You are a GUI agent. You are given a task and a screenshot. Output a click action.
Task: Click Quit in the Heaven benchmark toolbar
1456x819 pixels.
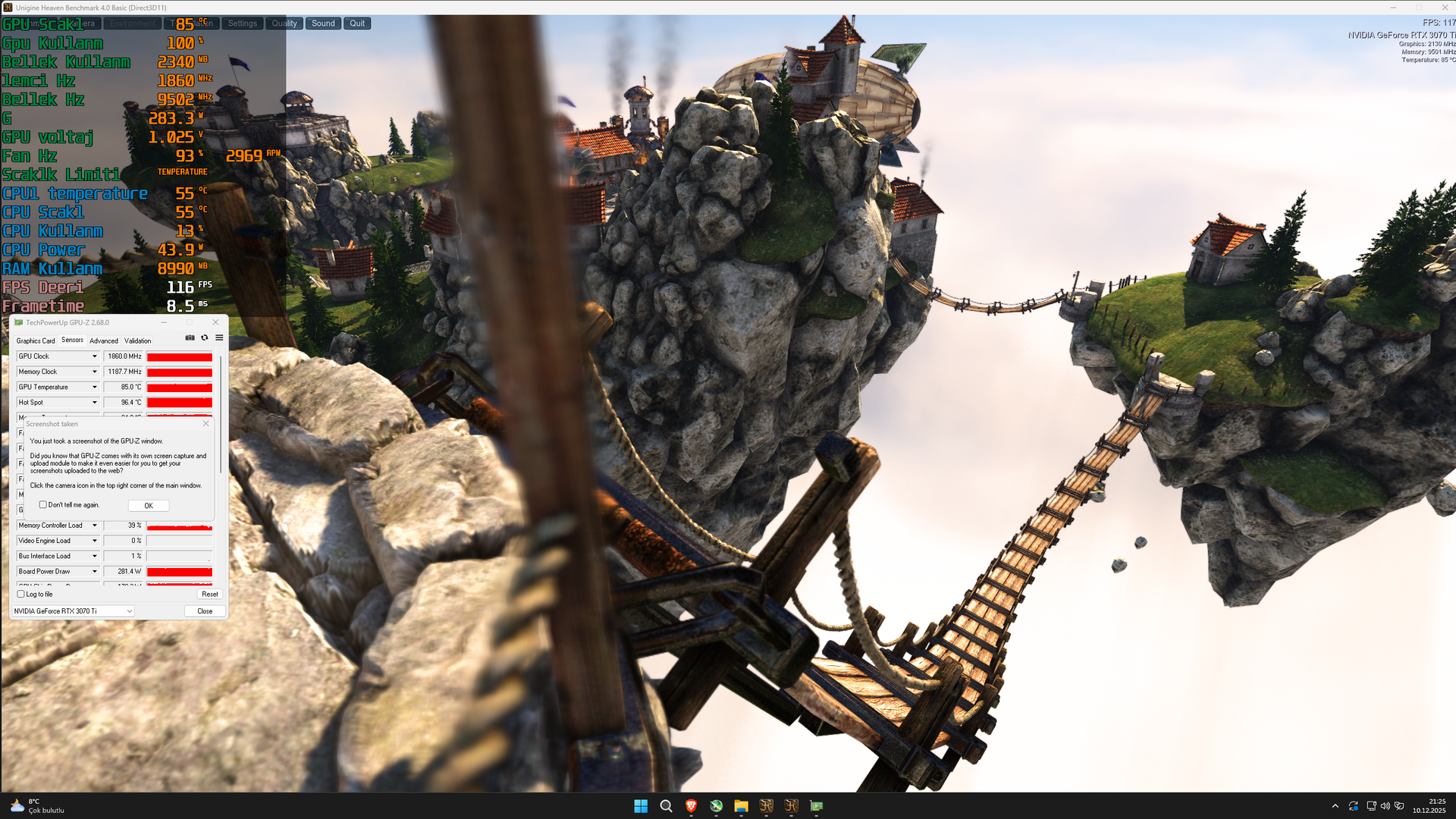click(x=356, y=23)
